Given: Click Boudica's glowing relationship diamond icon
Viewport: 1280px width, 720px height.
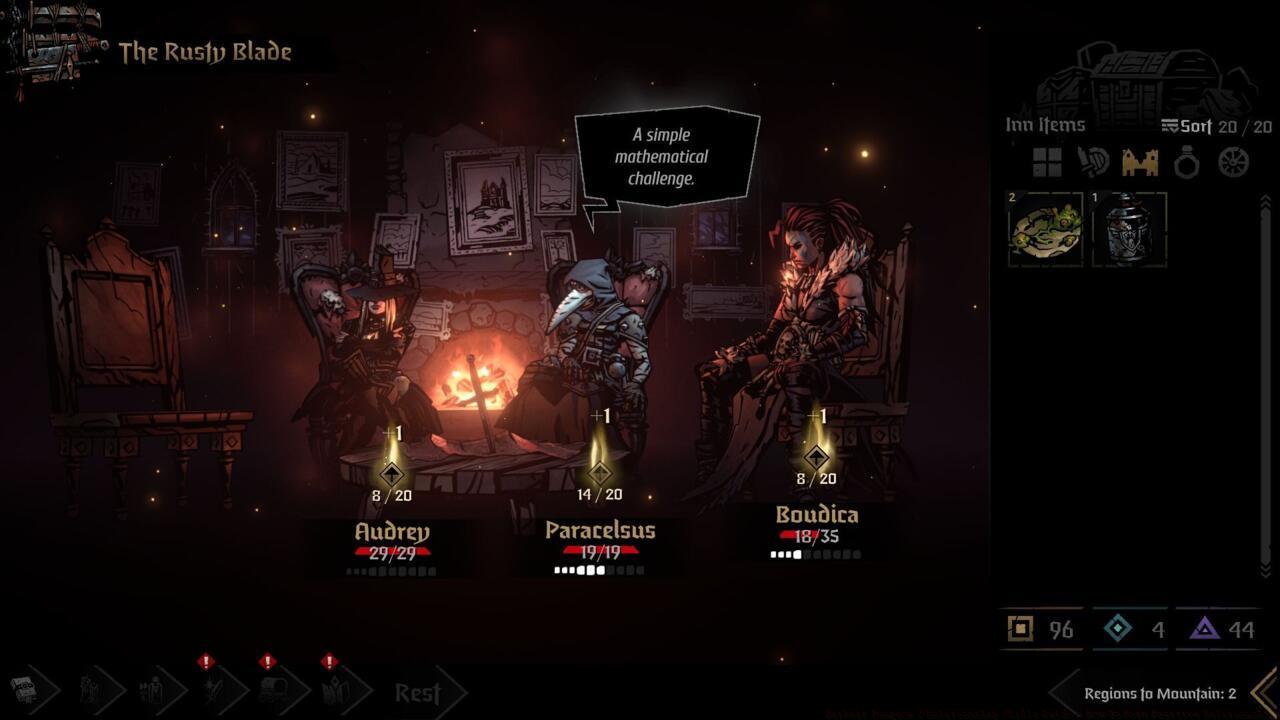Looking at the screenshot, I should (x=817, y=457).
